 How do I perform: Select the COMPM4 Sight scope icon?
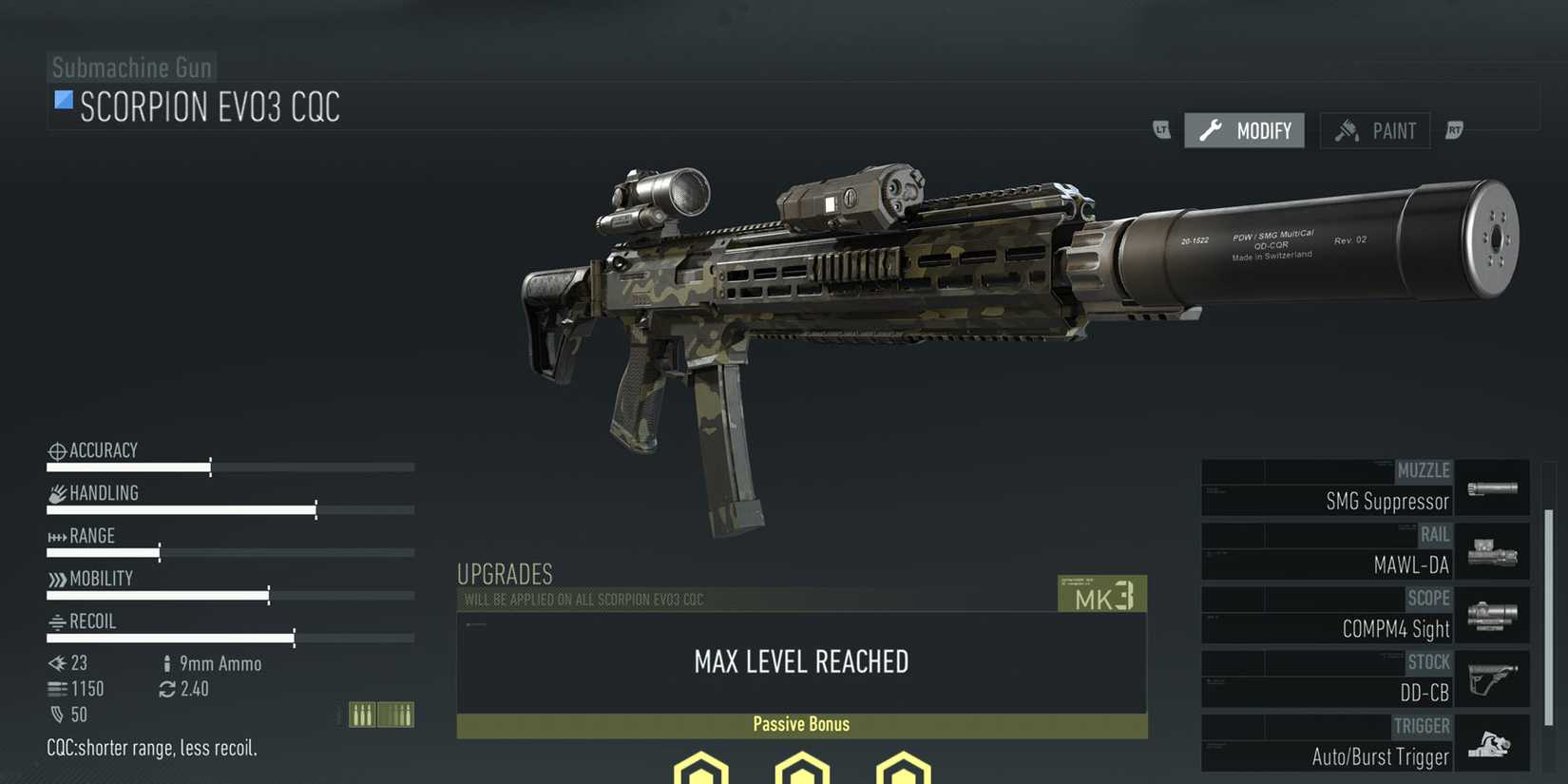(x=1492, y=614)
